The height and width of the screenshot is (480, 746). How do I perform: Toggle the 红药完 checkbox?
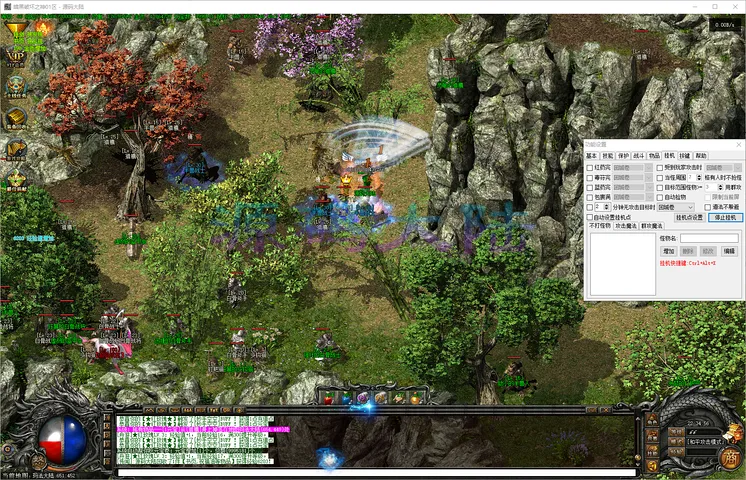pyautogui.click(x=590, y=167)
